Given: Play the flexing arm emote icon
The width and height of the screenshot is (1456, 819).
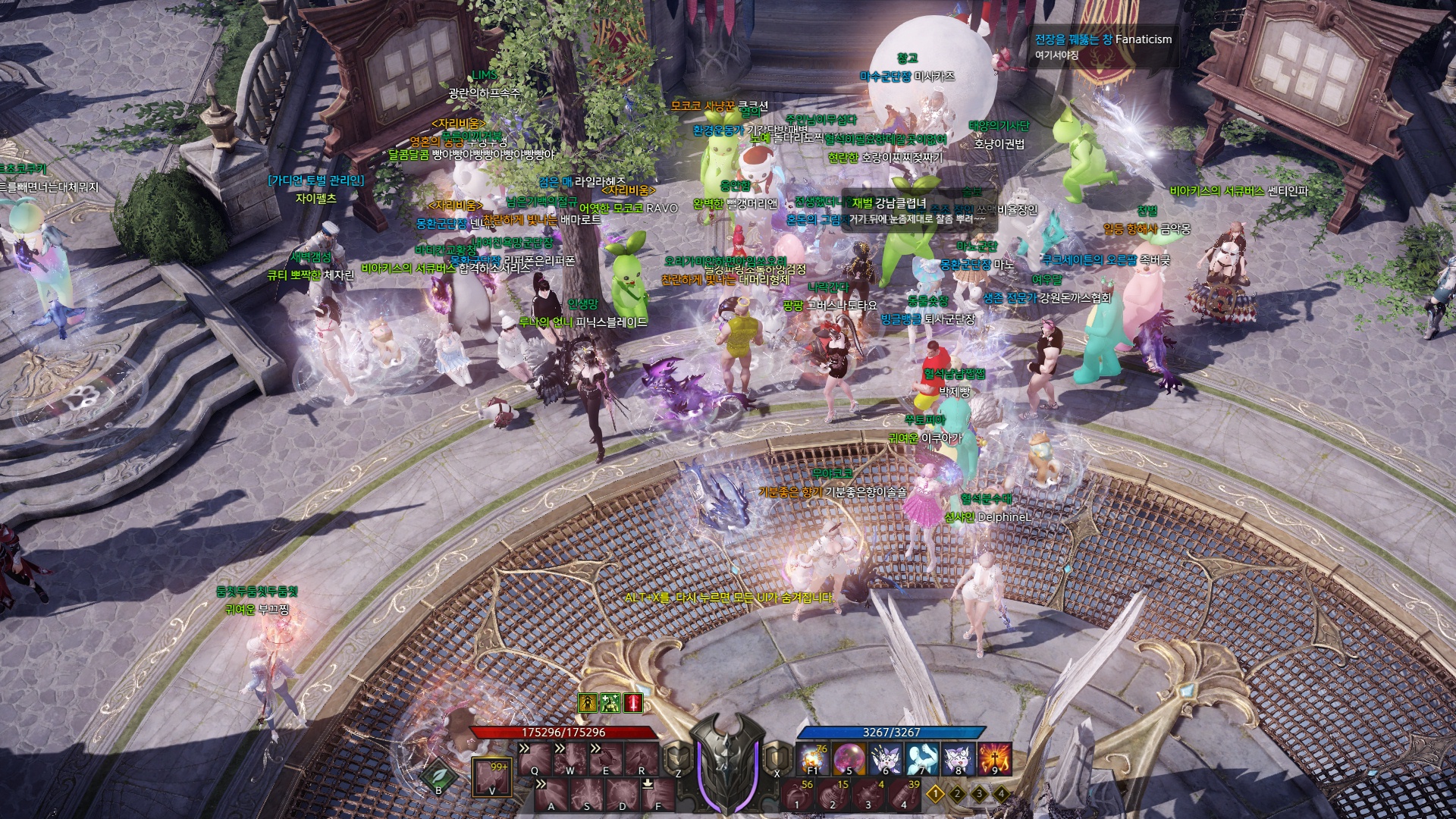Looking at the screenshot, I should [921, 759].
